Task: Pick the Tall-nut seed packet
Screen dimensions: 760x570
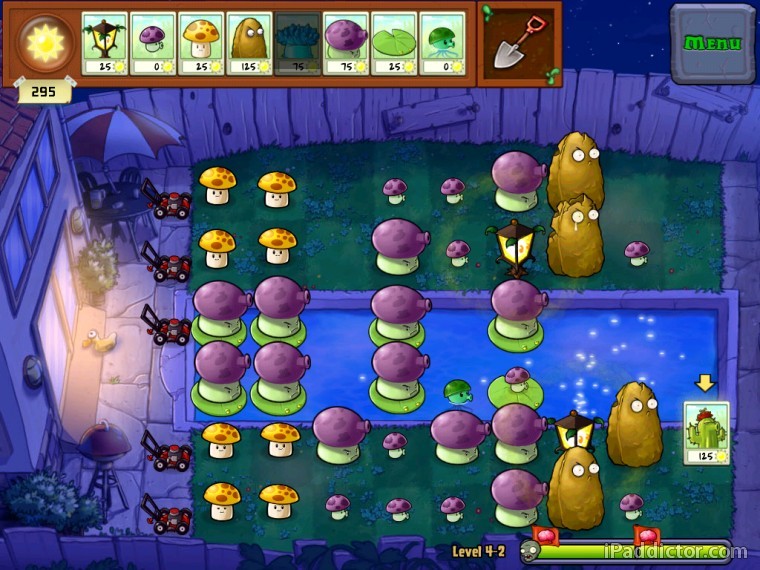Action: click(249, 44)
